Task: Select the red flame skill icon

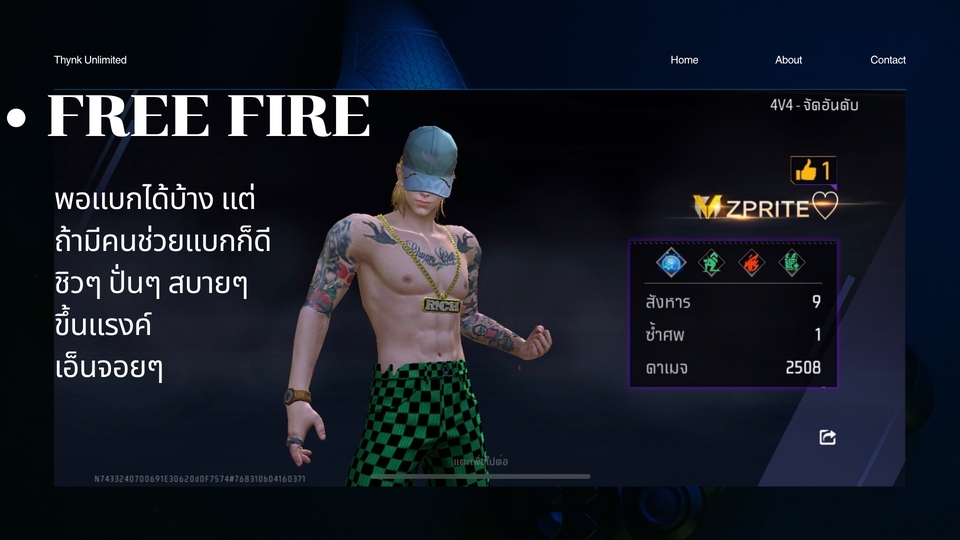Action: (x=751, y=262)
